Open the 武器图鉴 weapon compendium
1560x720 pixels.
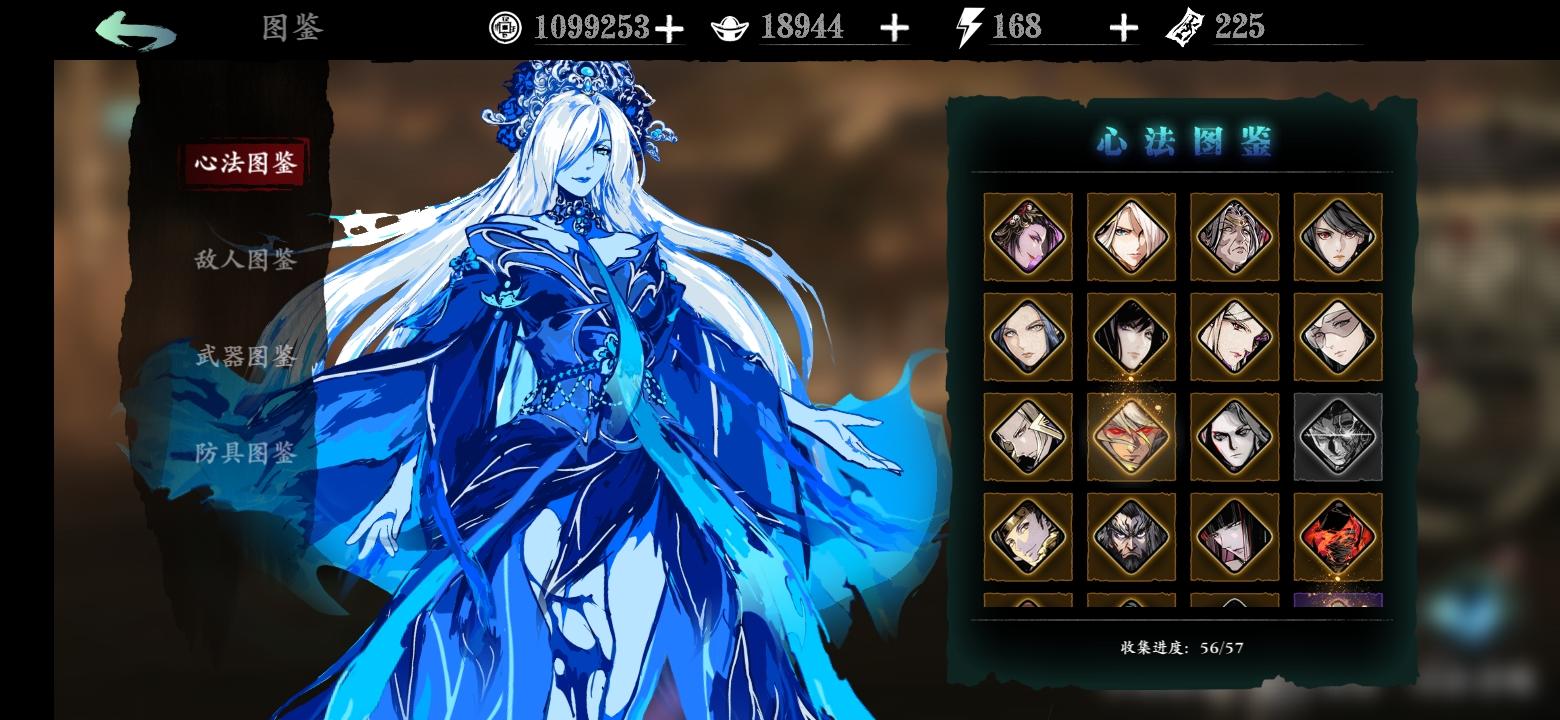[246, 357]
